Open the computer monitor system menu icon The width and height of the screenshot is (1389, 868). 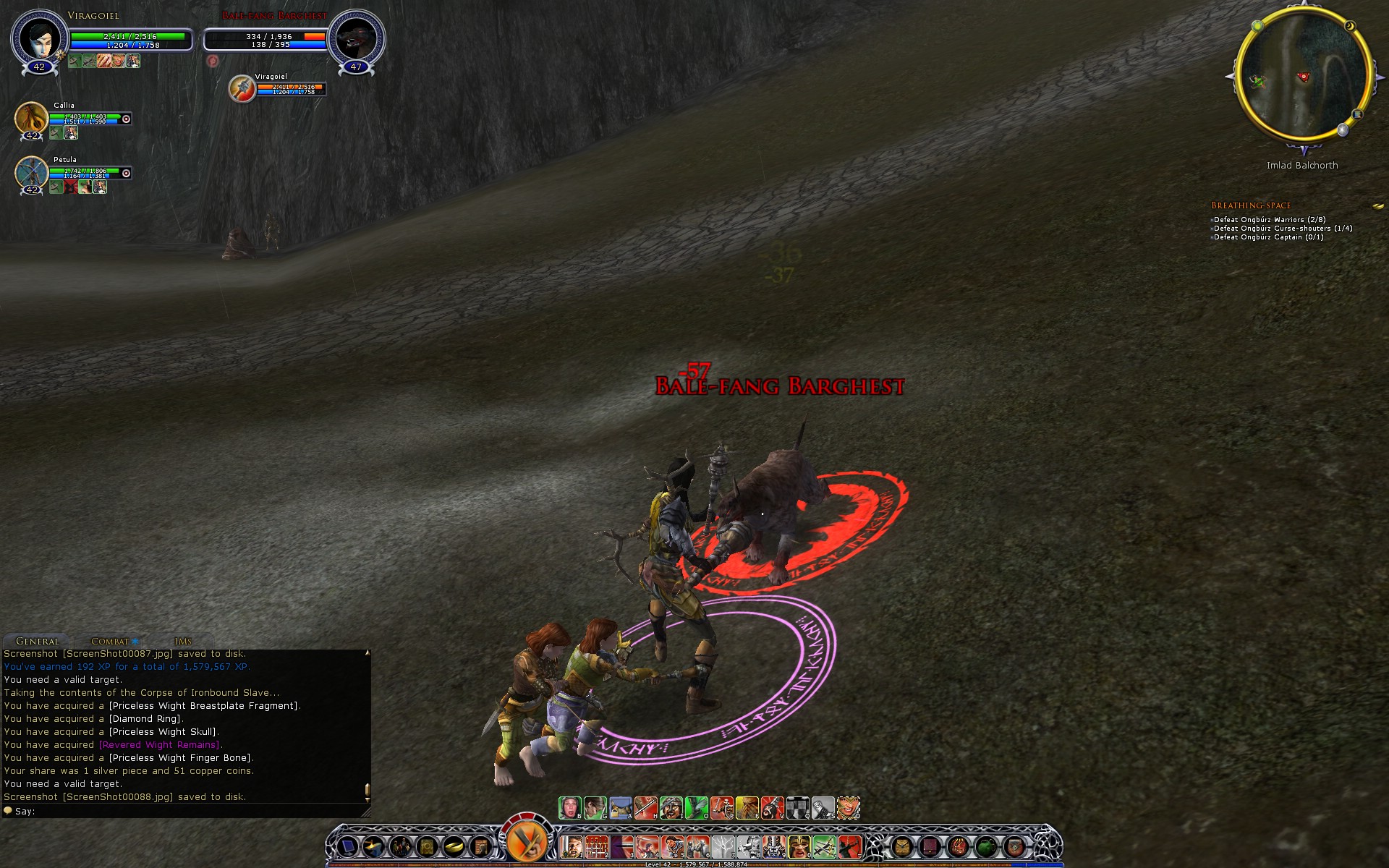click(x=348, y=846)
